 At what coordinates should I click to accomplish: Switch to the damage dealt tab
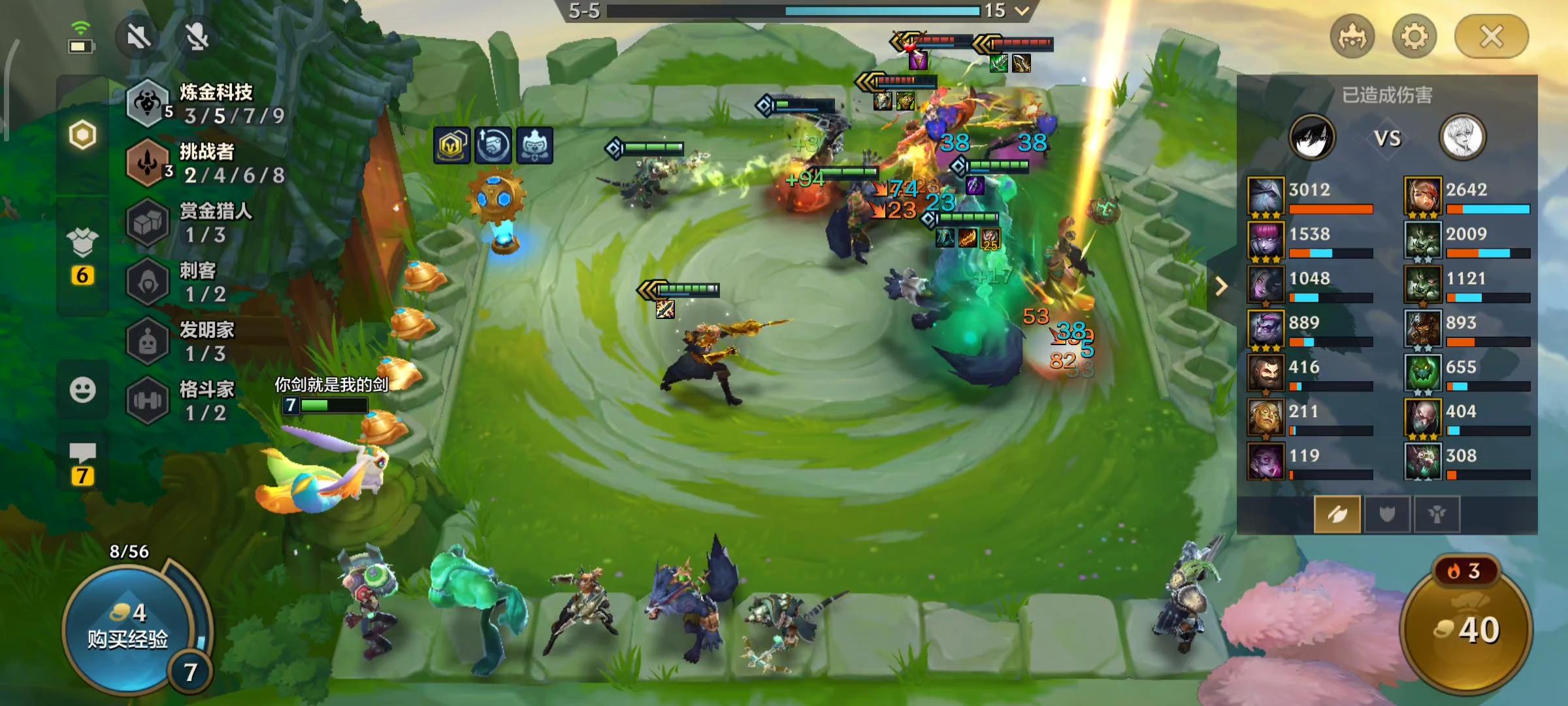pos(1337,514)
